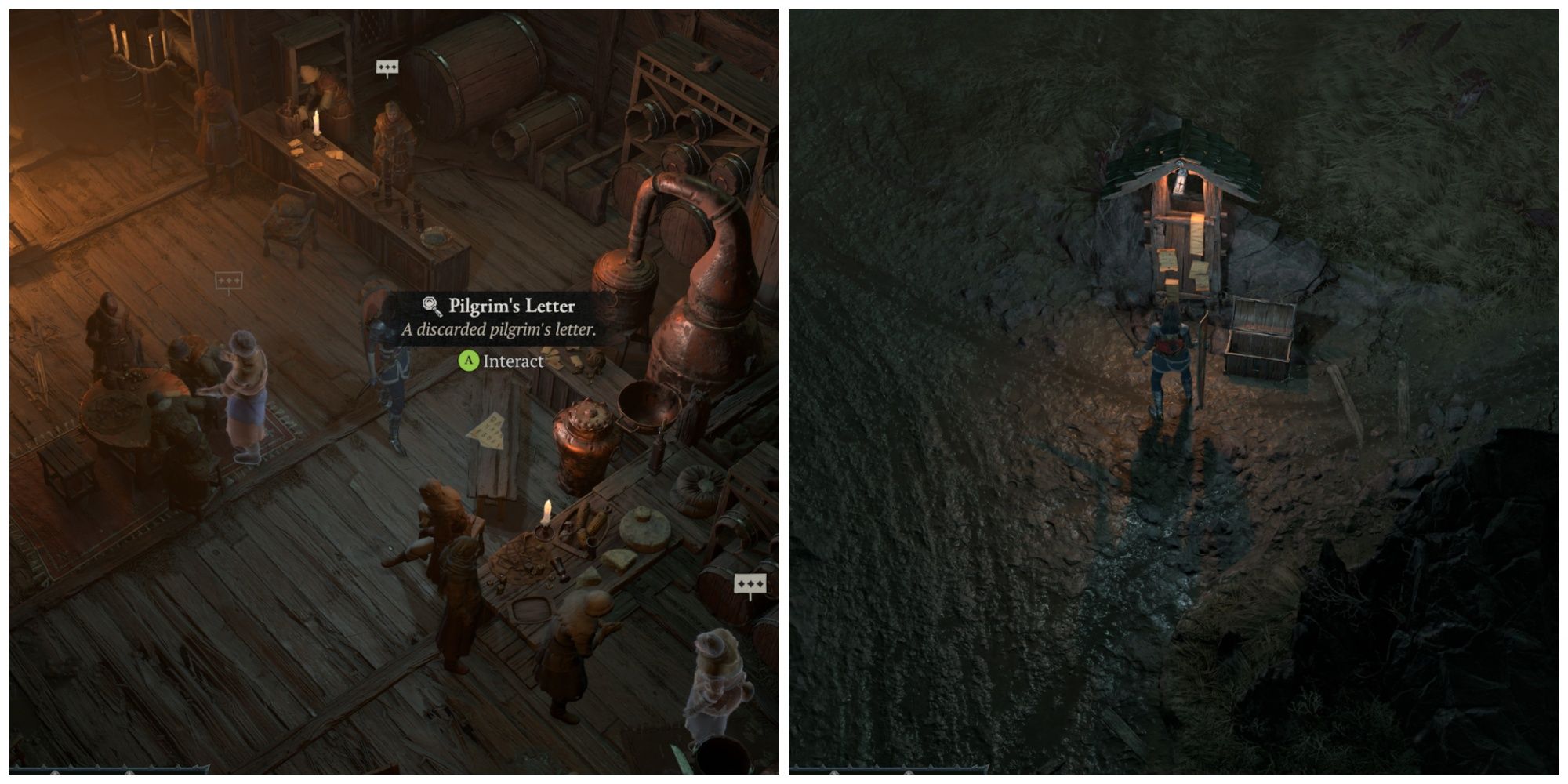Select the sword leaning near the chest
The width and height of the screenshot is (1568, 784).
pos(1201,362)
